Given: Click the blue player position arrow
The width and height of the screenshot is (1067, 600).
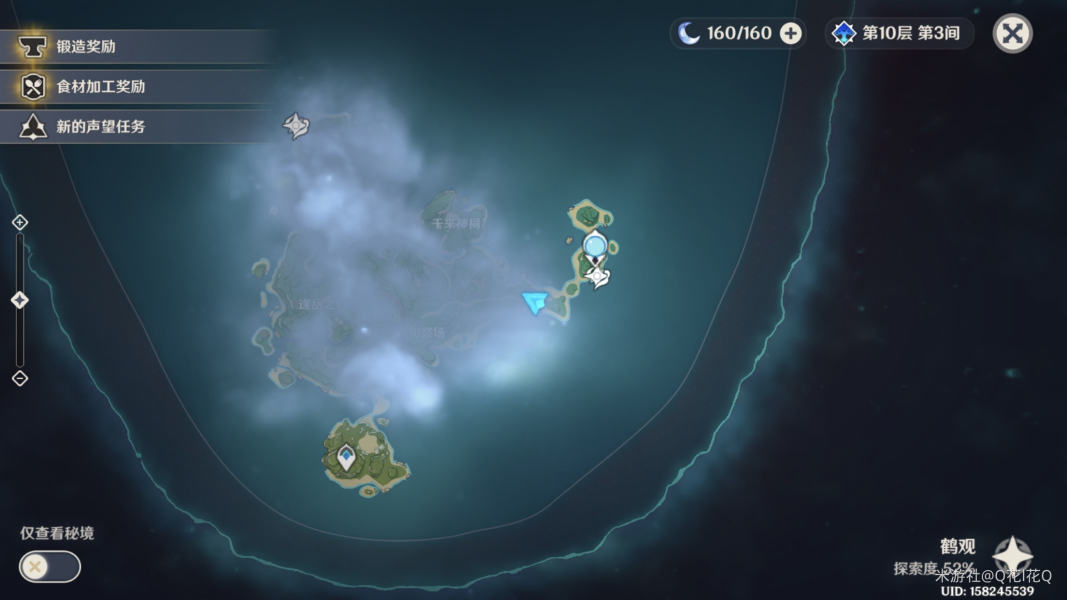Looking at the screenshot, I should click(x=536, y=301).
